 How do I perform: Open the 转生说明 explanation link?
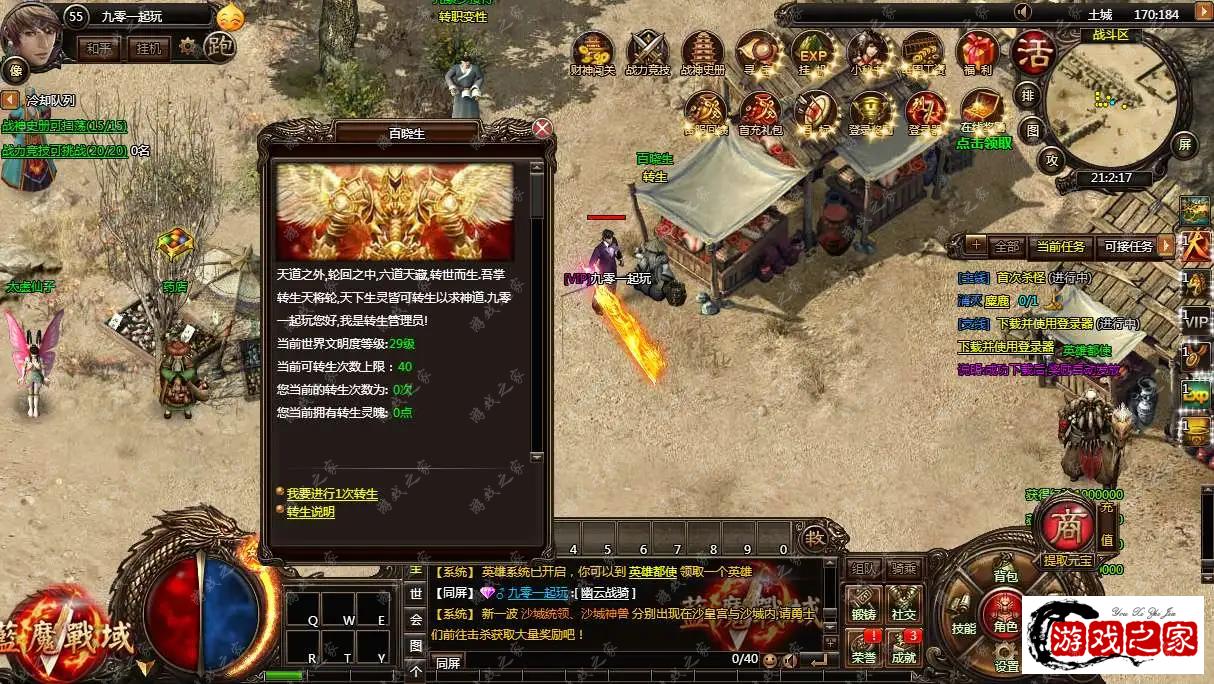pos(310,512)
